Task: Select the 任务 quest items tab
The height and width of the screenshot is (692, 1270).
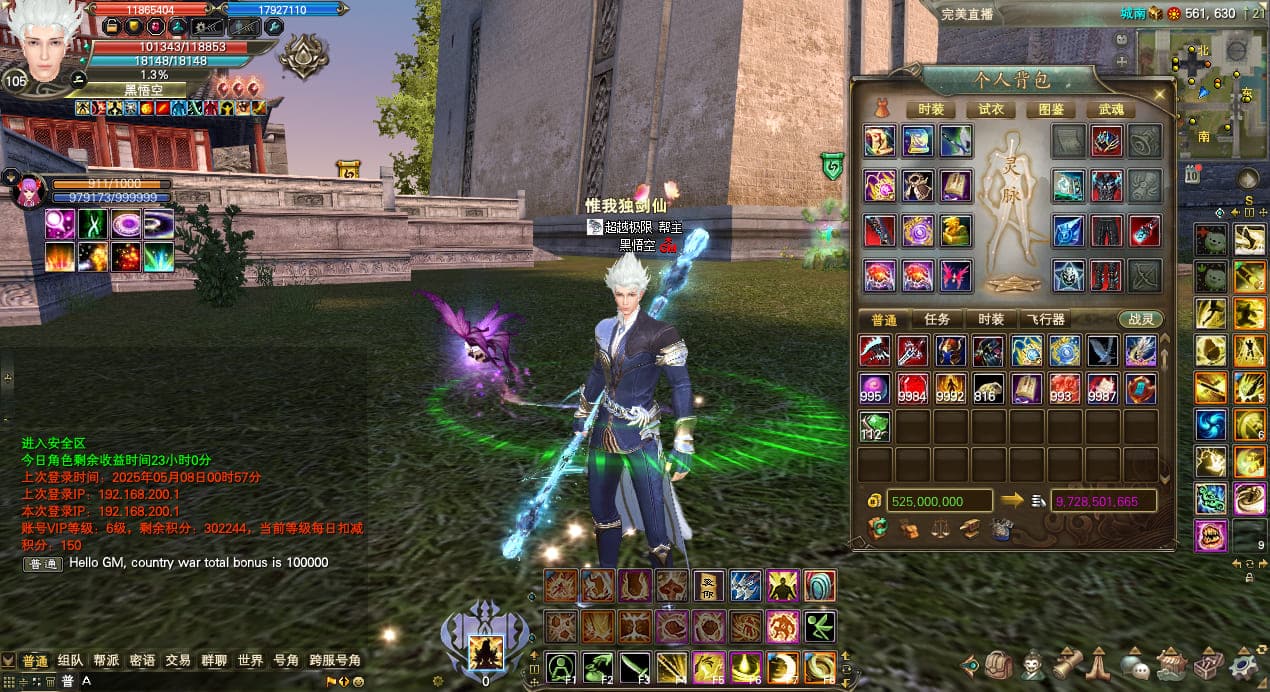Action: point(937,319)
